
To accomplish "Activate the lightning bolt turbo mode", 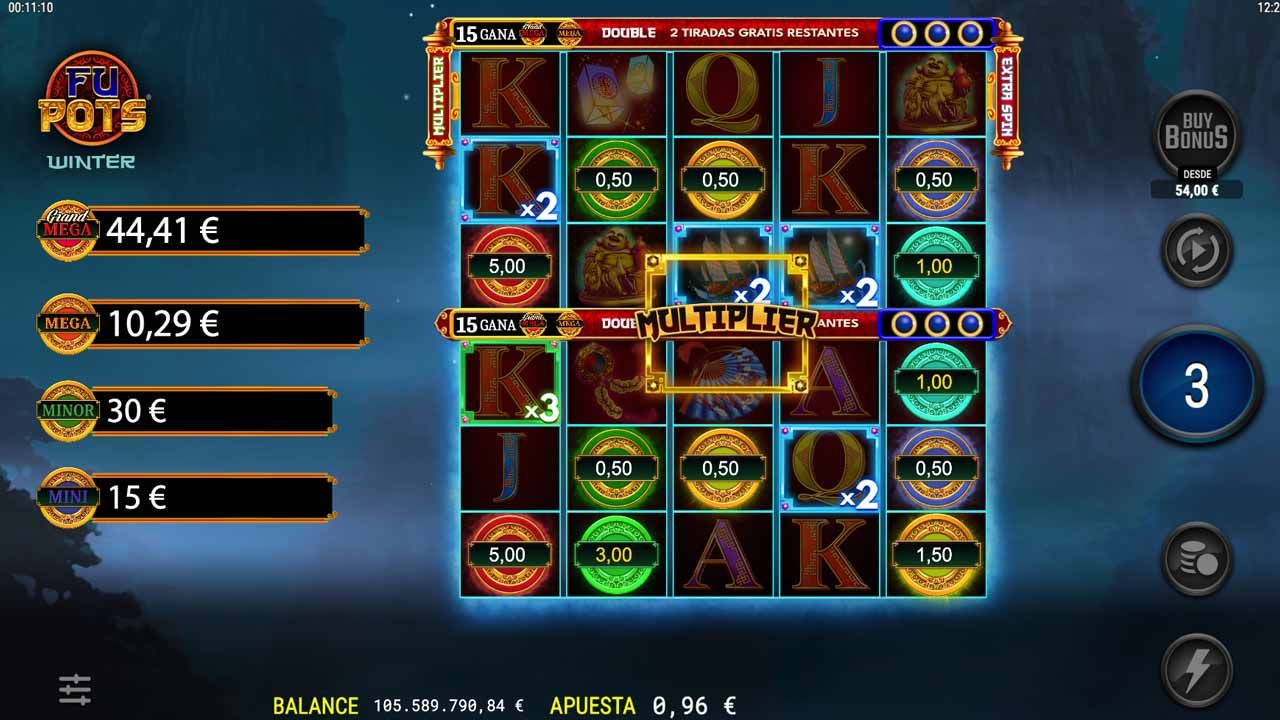I will click(x=1196, y=671).
